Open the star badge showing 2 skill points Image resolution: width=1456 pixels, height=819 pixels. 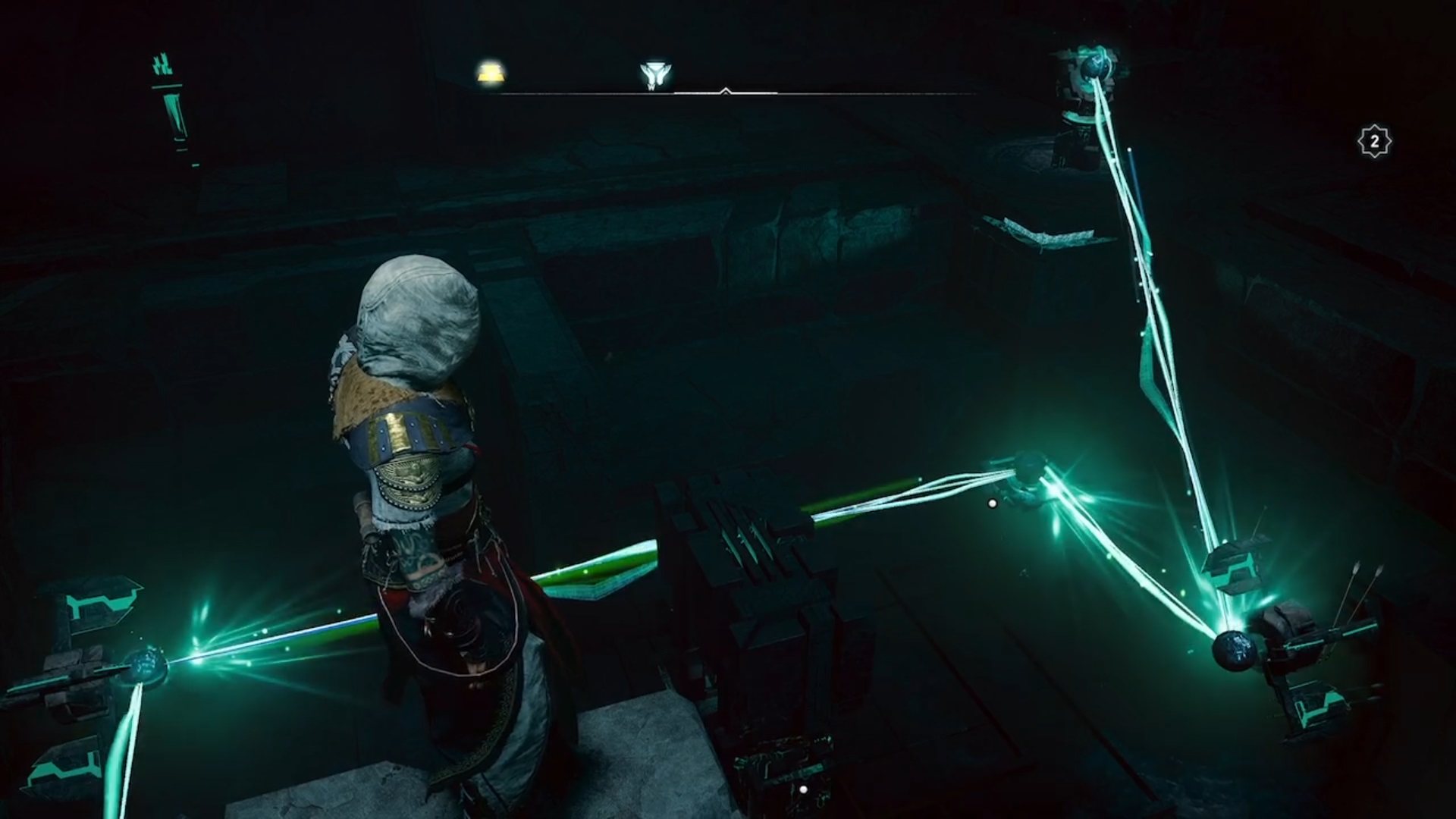(1374, 142)
